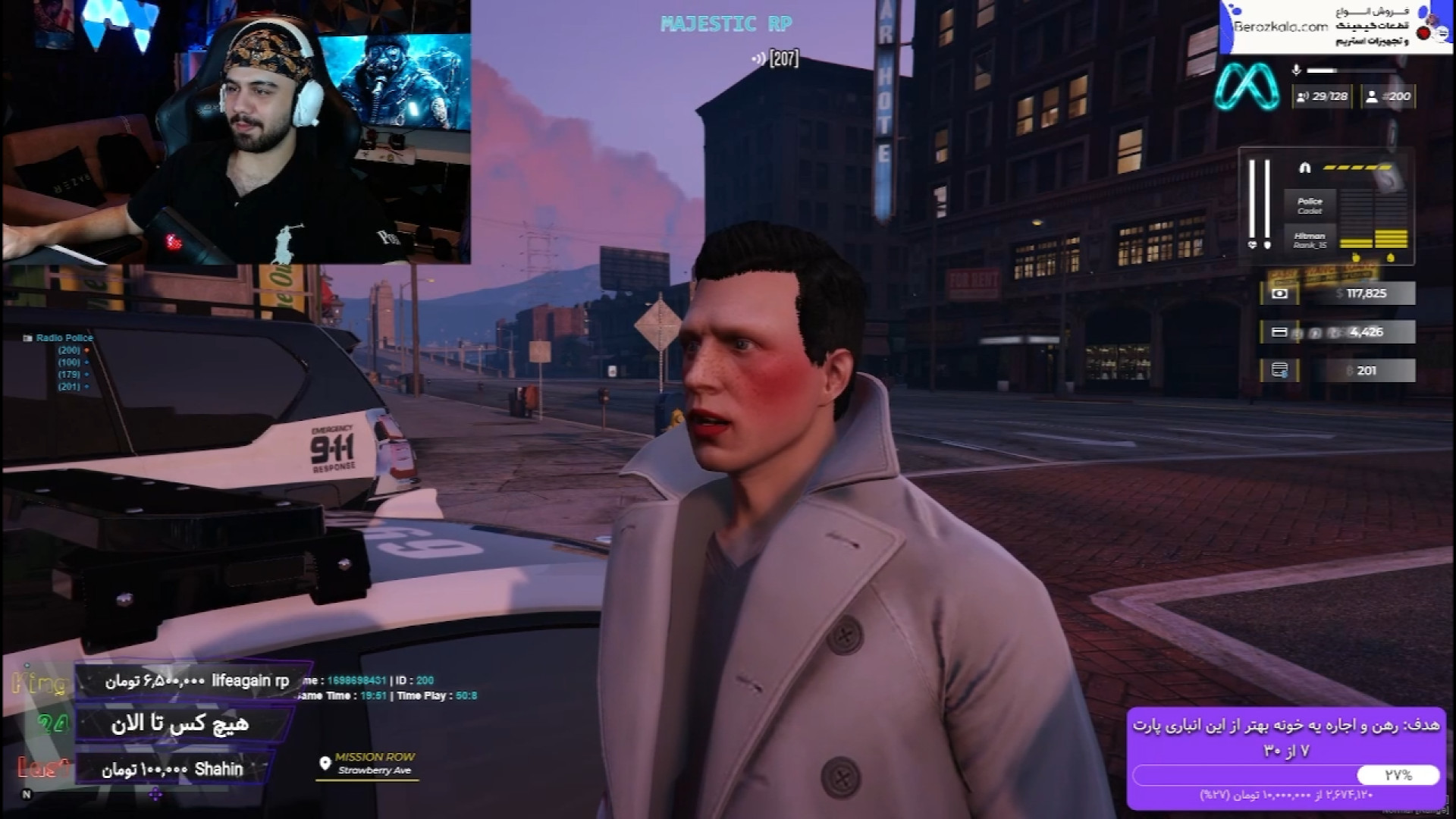Open the Berozkala.com sponsor banner
1456x819 pixels.
click(1336, 27)
